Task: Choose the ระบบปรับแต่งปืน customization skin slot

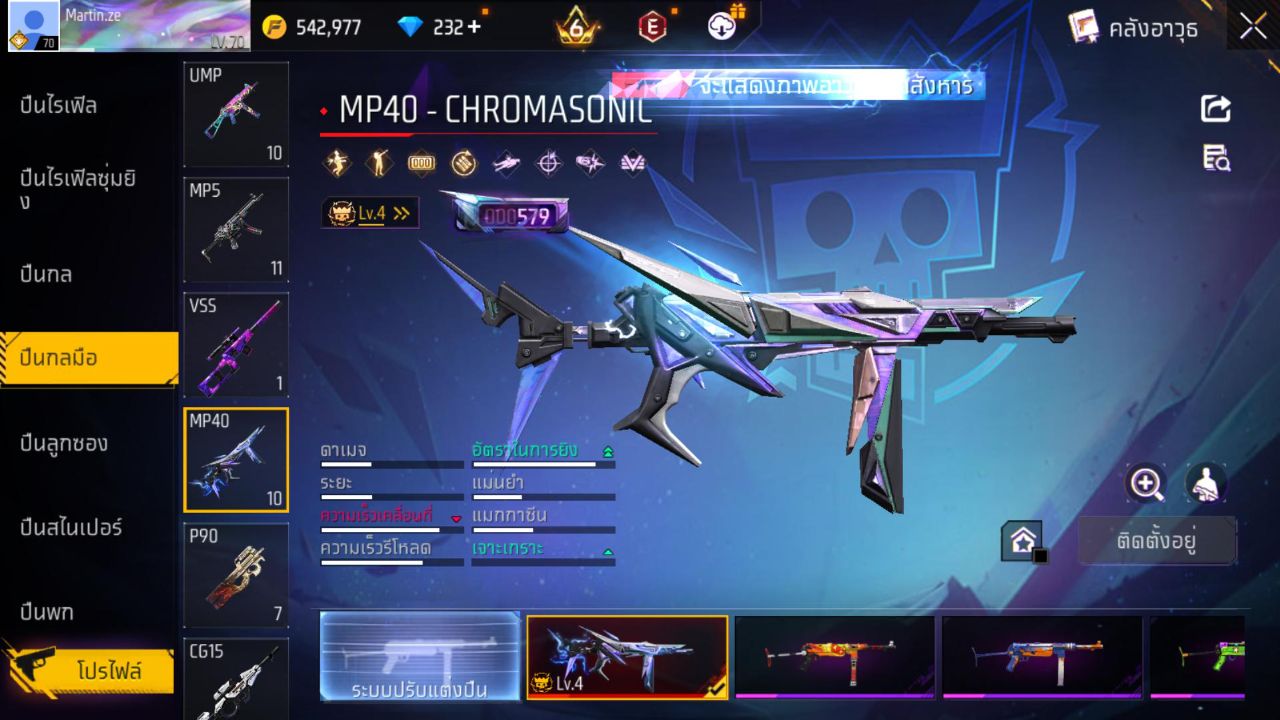Action: (x=418, y=657)
